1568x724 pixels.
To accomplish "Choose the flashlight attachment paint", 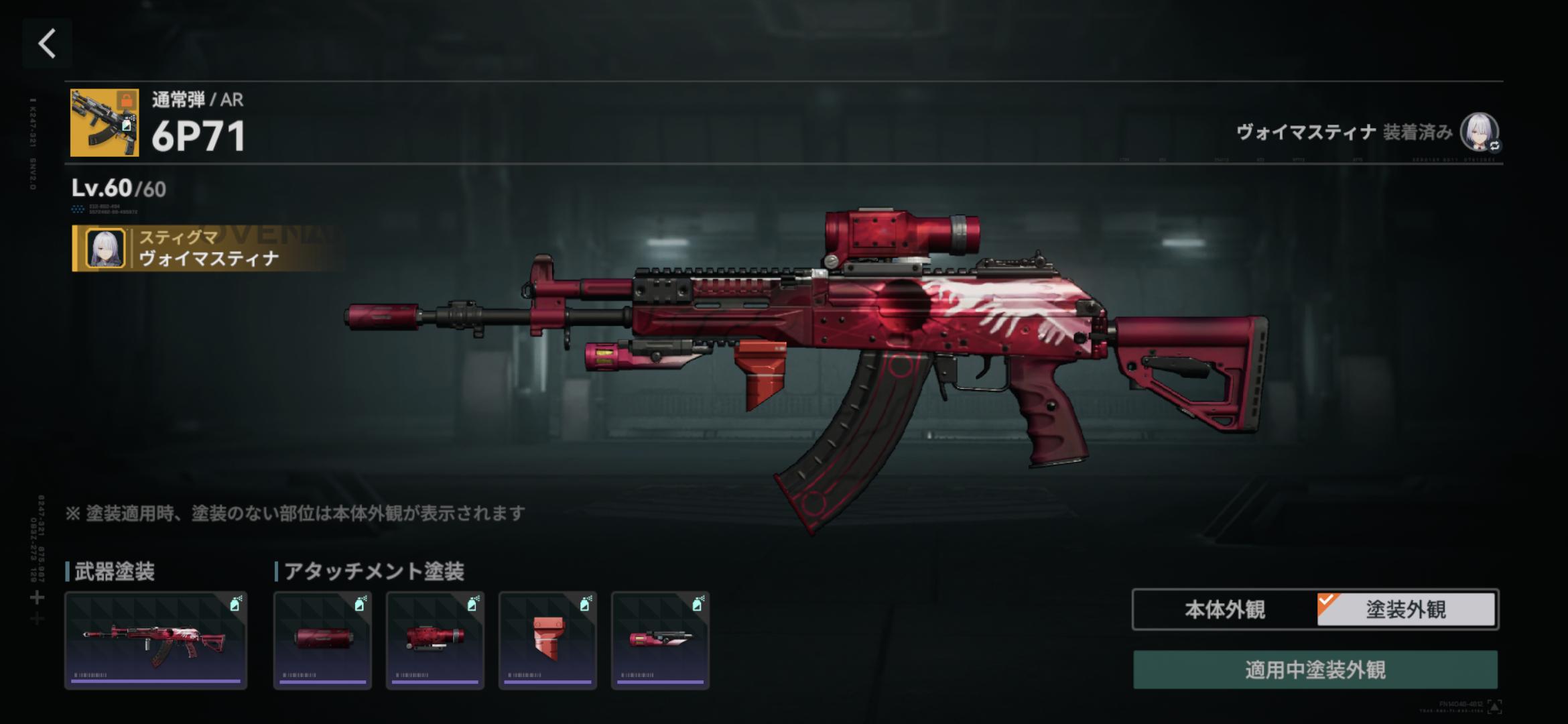I will [x=660, y=640].
